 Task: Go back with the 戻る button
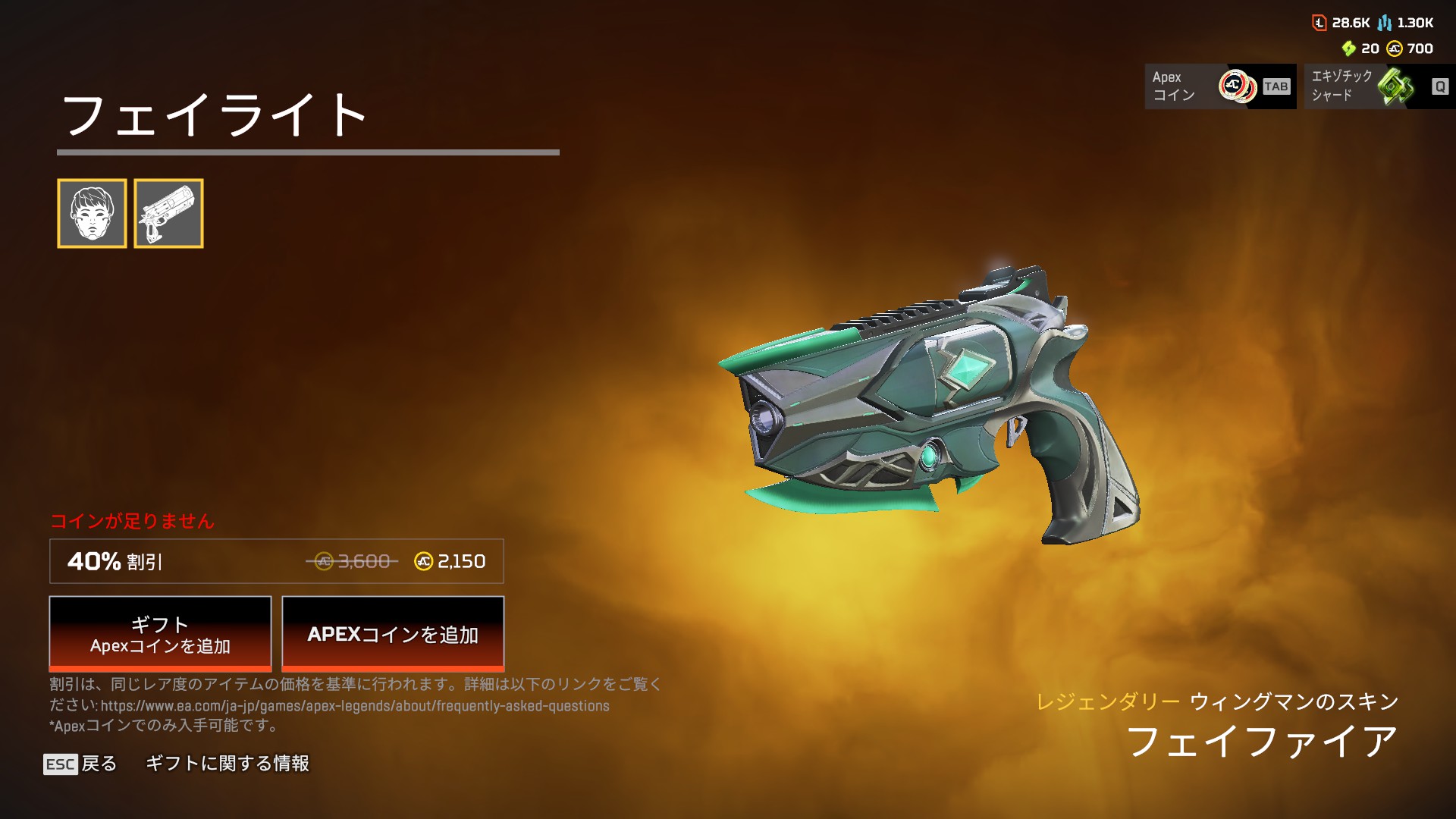point(80,764)
